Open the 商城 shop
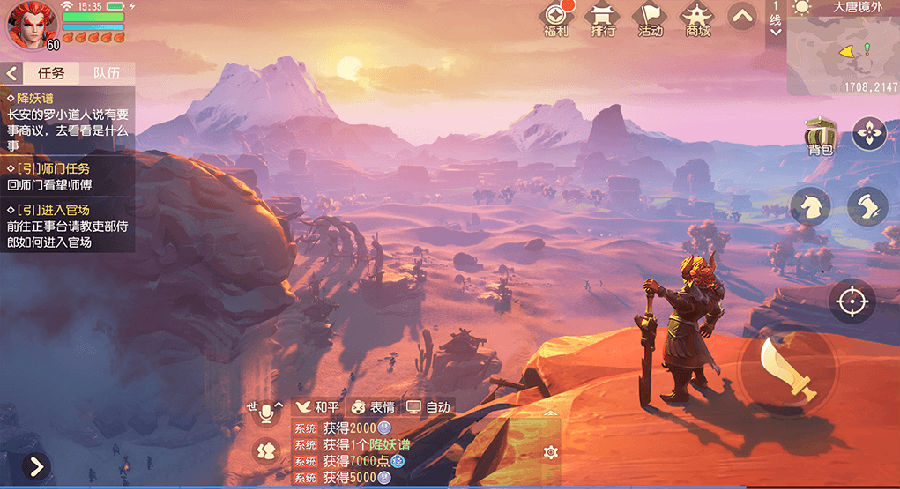Screen dimensions: 900x489 (697, 19)
